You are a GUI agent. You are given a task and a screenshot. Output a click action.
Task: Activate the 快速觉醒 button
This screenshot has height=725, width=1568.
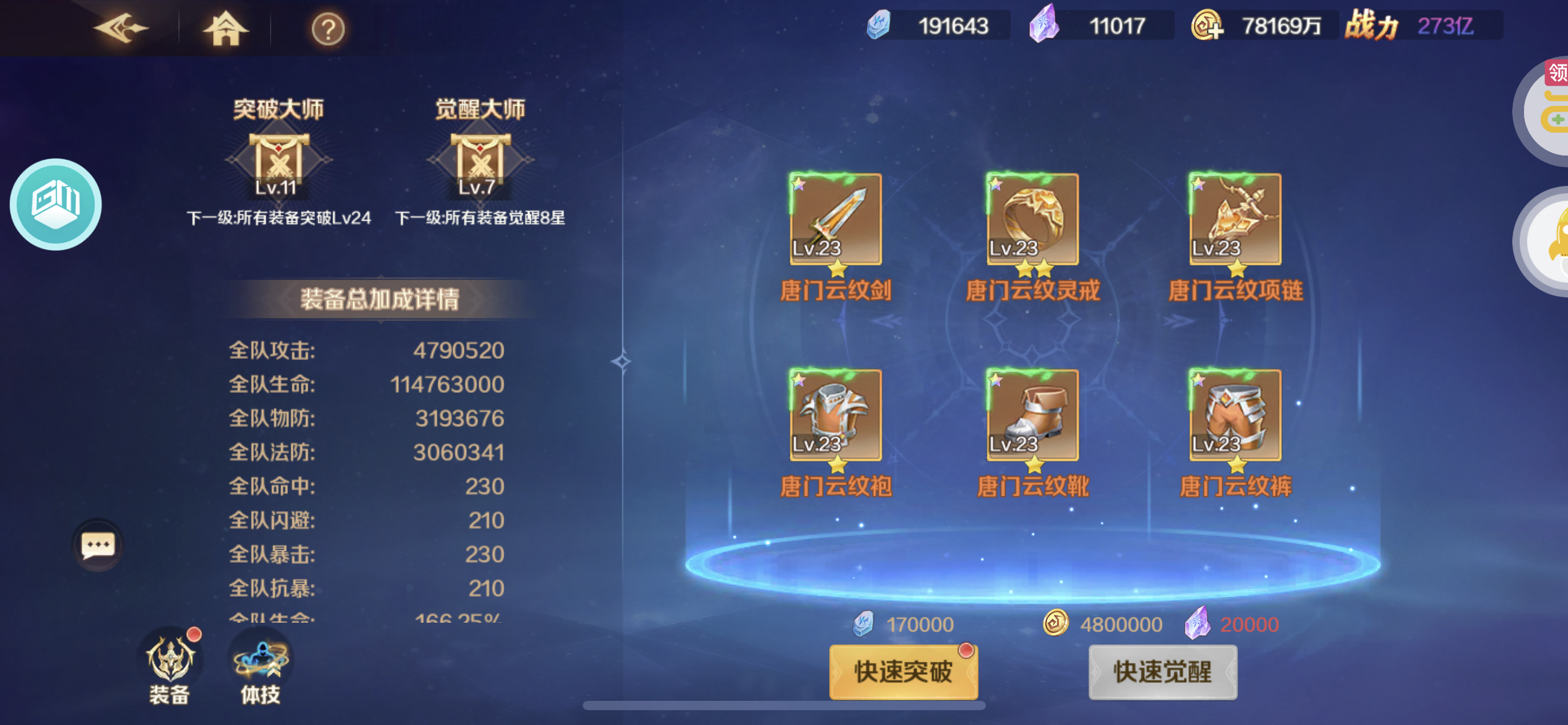[1162, 672]
